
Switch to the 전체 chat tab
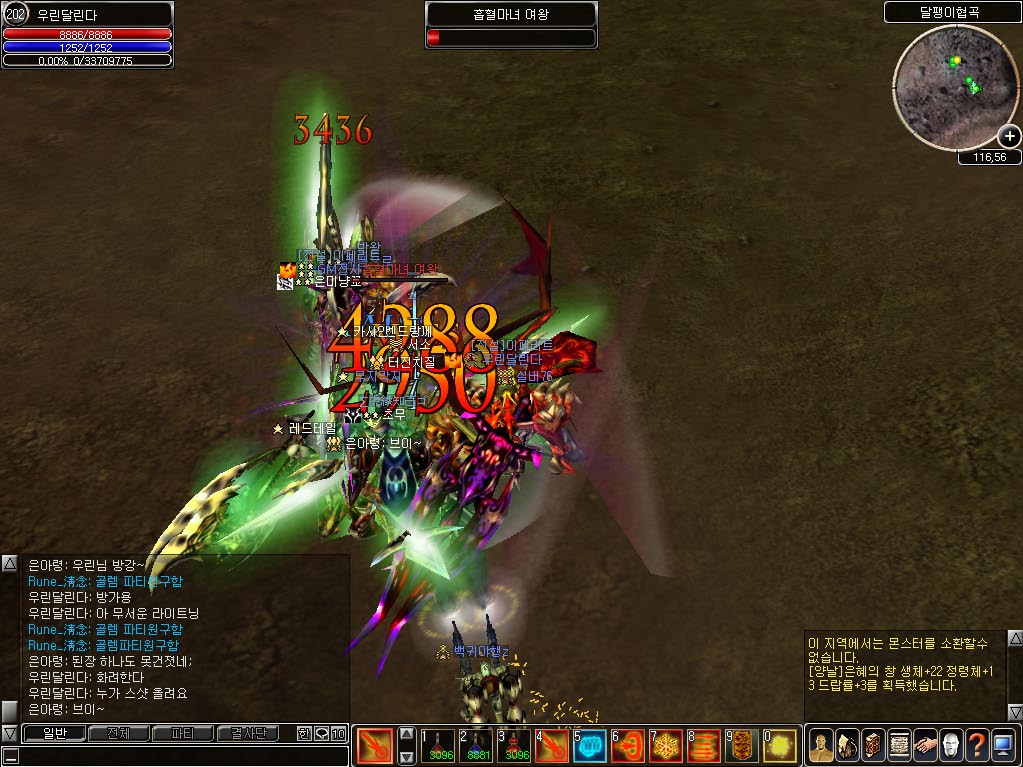118,733
